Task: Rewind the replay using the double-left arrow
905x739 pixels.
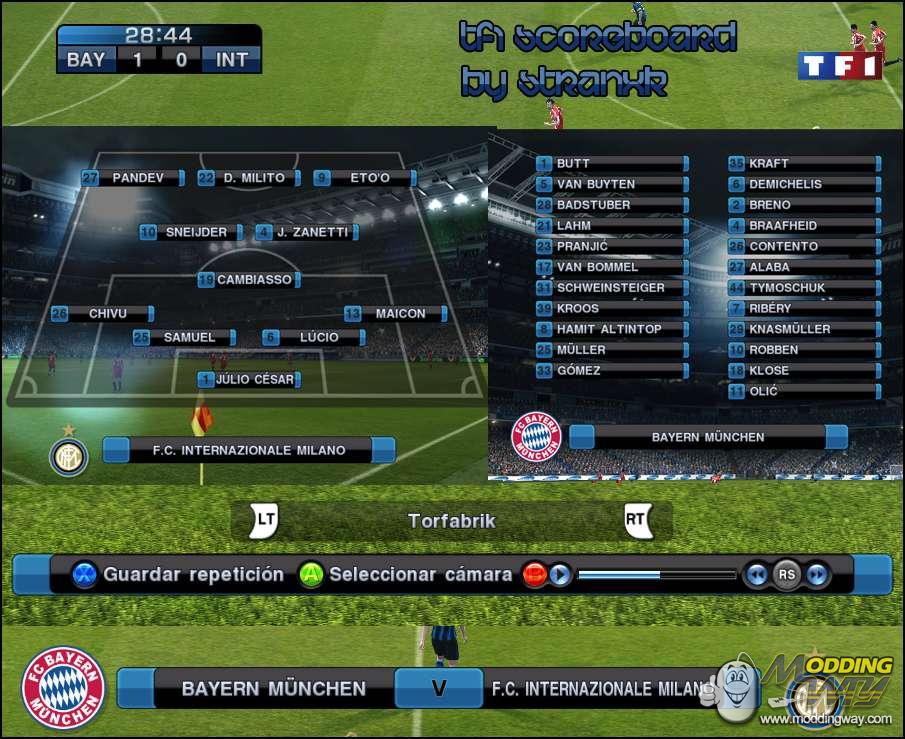Action: [x=757, y=575]
